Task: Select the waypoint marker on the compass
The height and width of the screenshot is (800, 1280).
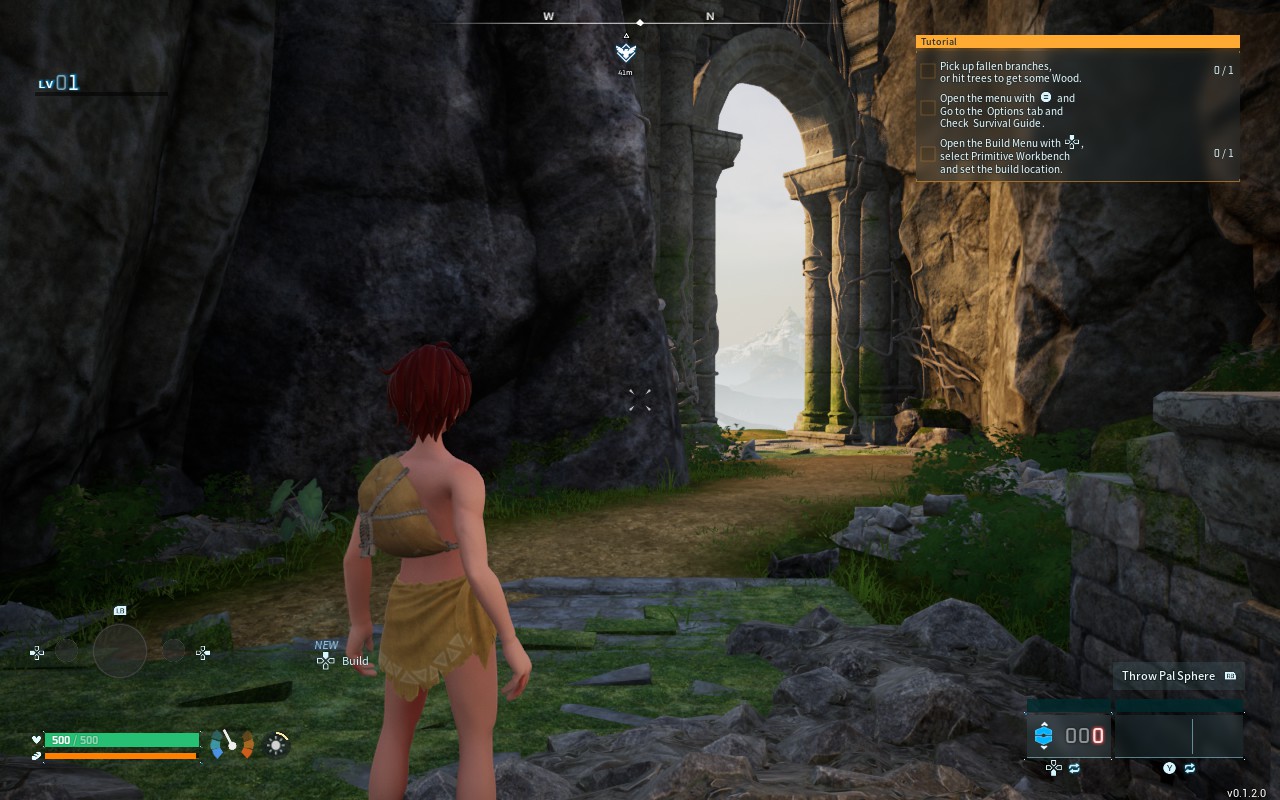Action: [626, 53]
